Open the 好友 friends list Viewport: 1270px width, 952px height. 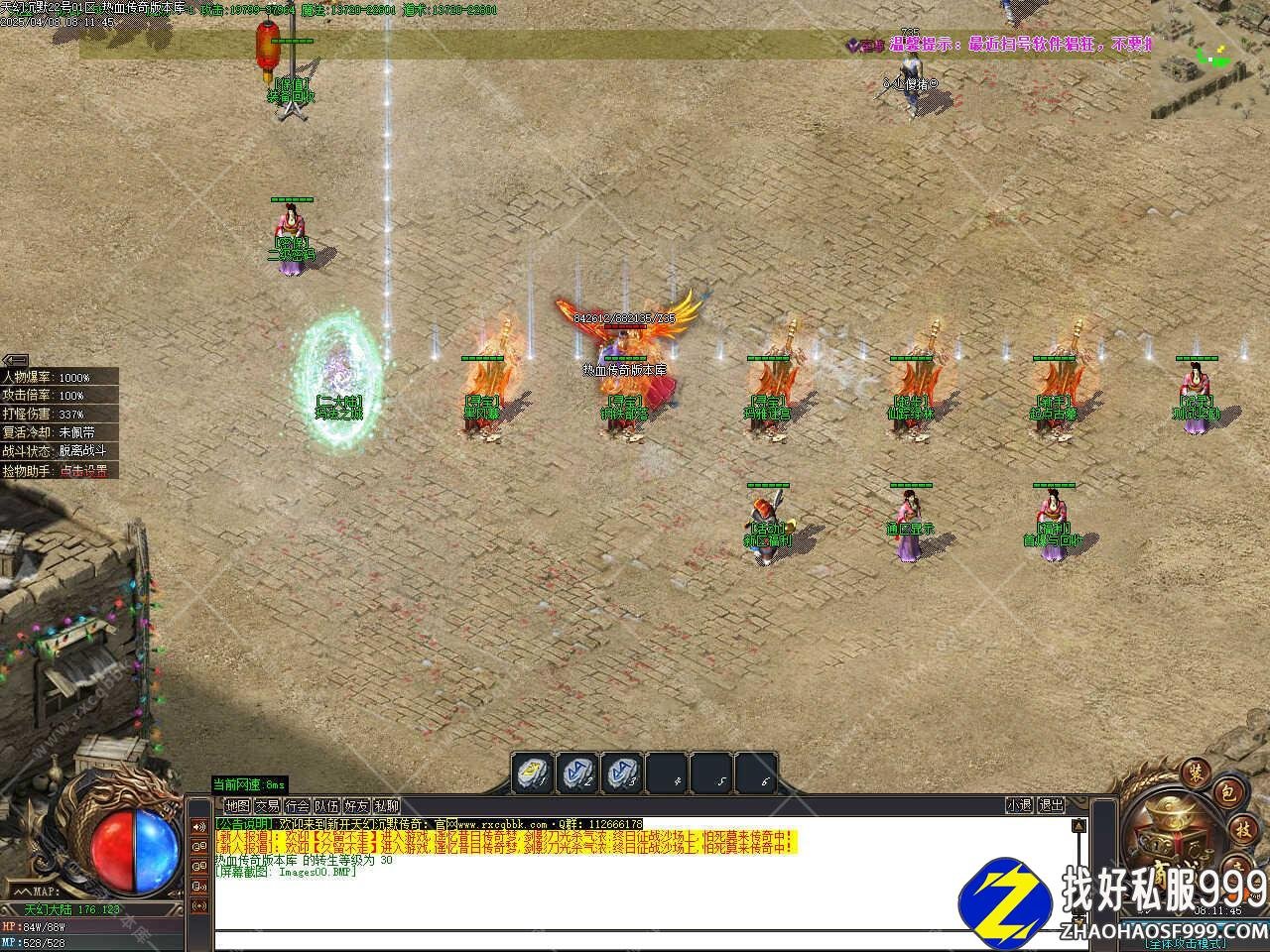point(356,806)
